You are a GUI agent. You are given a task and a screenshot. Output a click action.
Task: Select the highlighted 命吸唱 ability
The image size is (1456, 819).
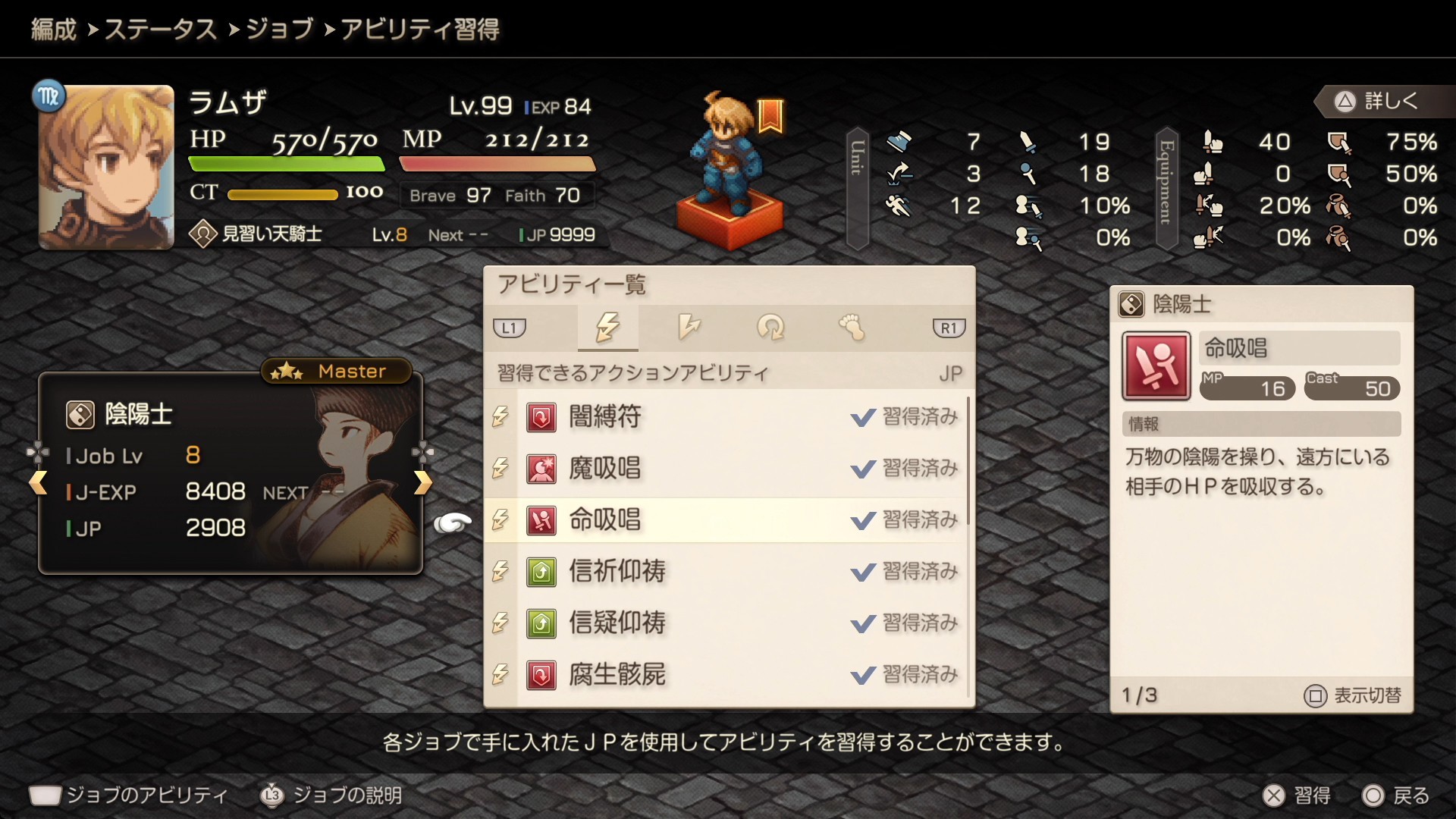click(x=726, y=520)
